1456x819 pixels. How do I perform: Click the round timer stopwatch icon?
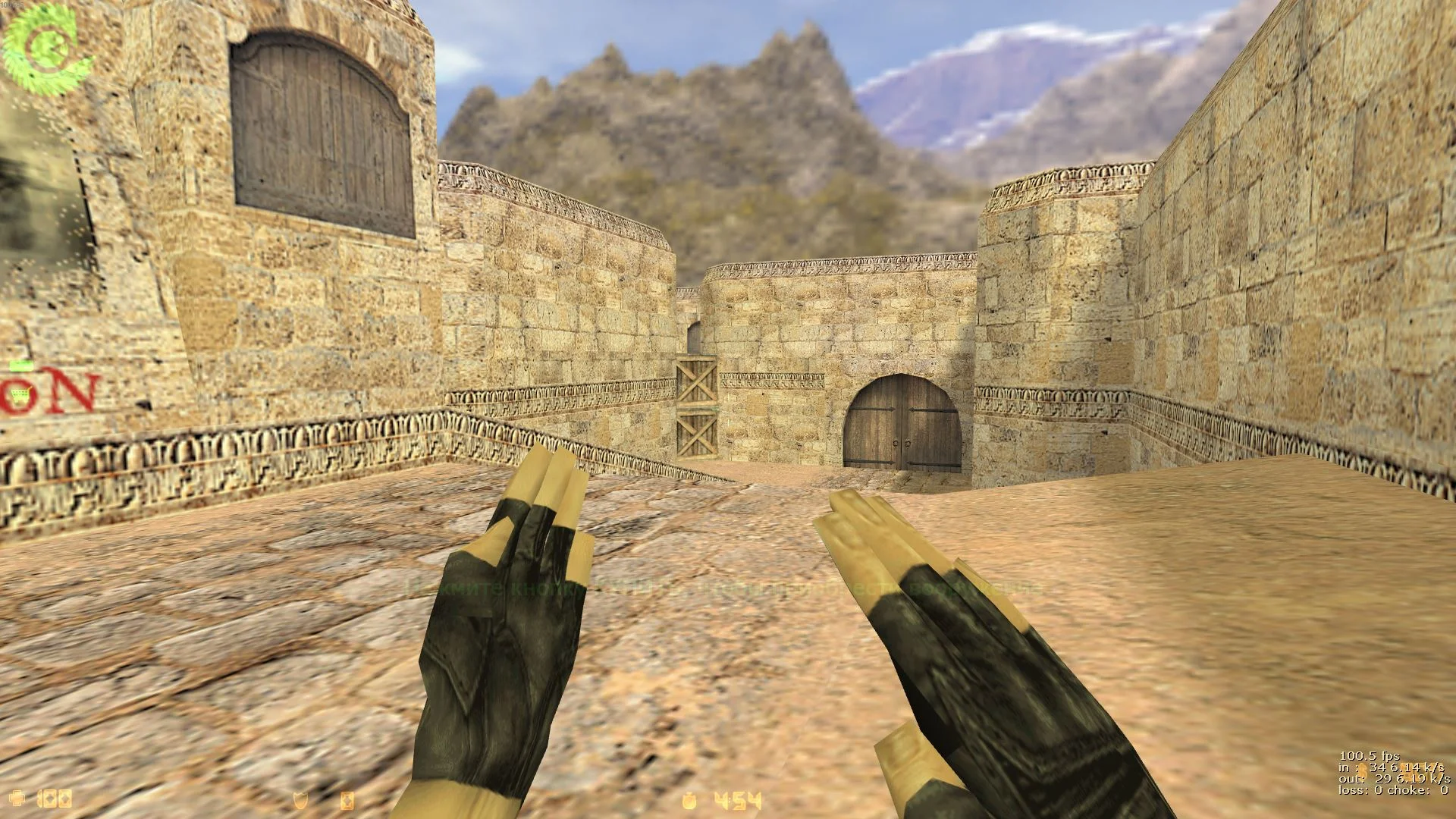click(689, 800)
